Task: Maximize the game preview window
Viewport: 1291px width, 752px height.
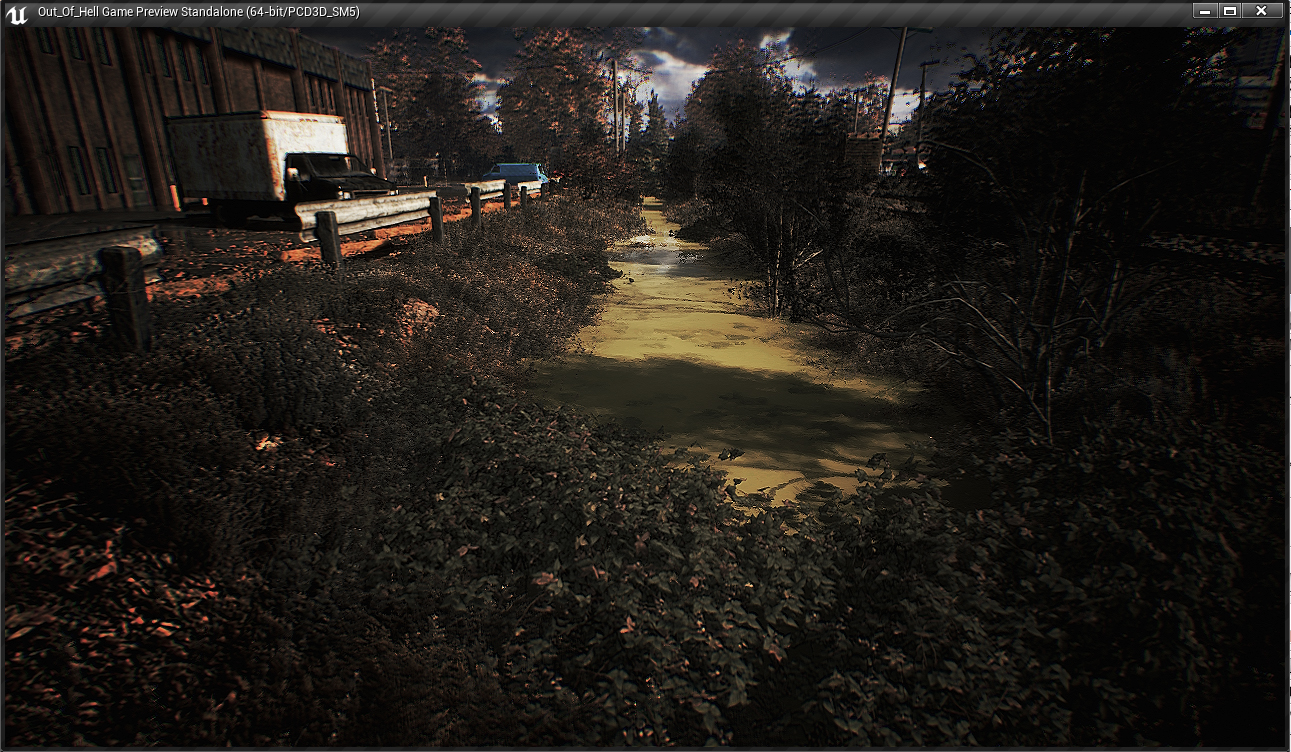Action: (x=1230, y=11)
